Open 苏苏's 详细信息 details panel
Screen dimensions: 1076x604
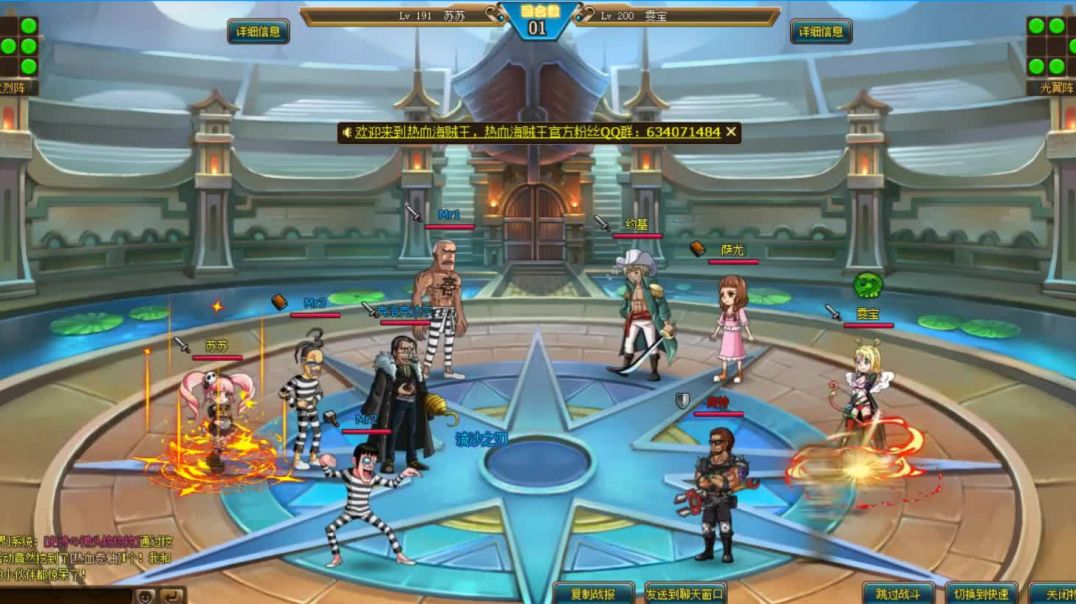coord(258,32)
